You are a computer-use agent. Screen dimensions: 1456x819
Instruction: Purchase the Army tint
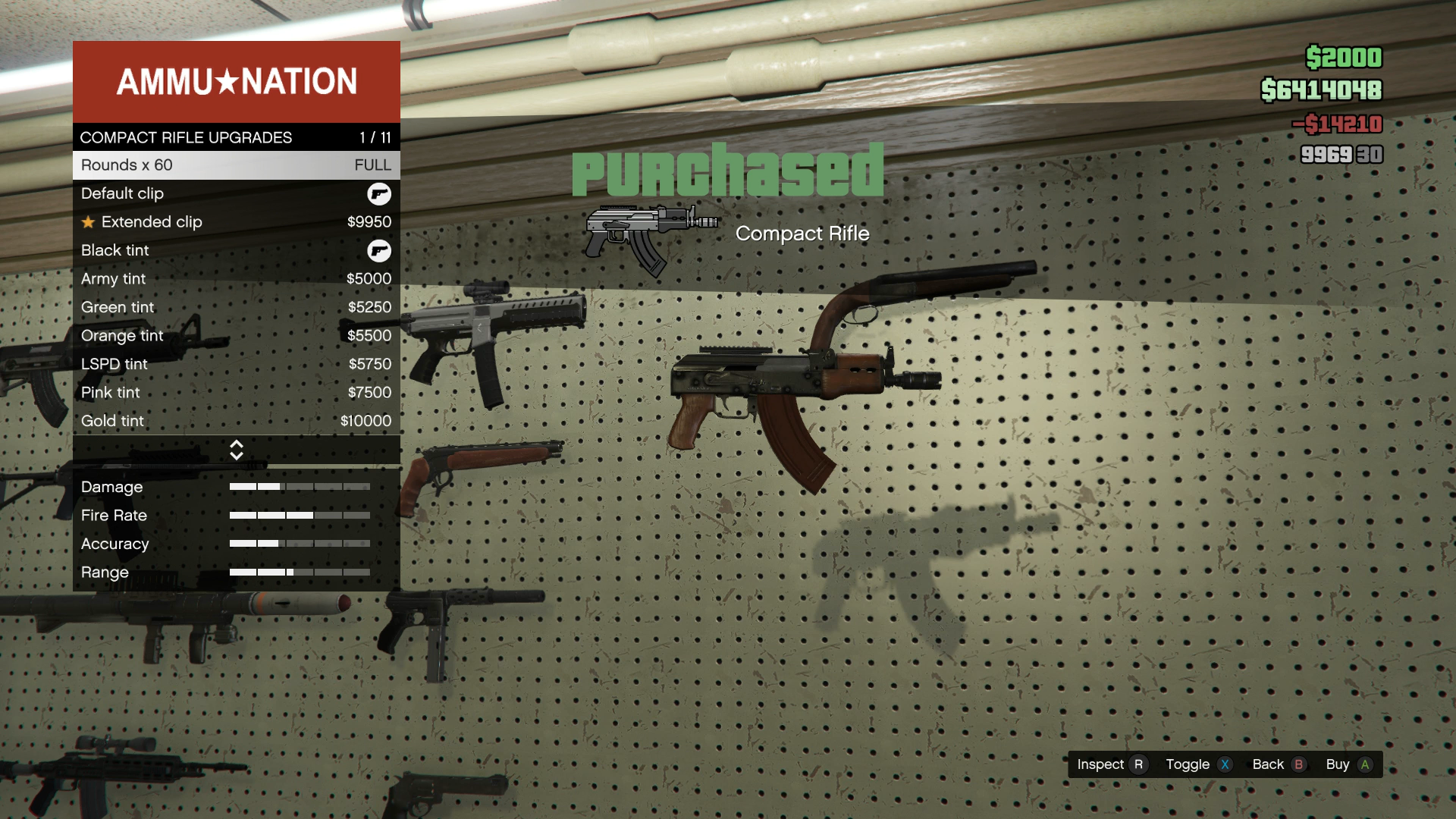[236, 279]
